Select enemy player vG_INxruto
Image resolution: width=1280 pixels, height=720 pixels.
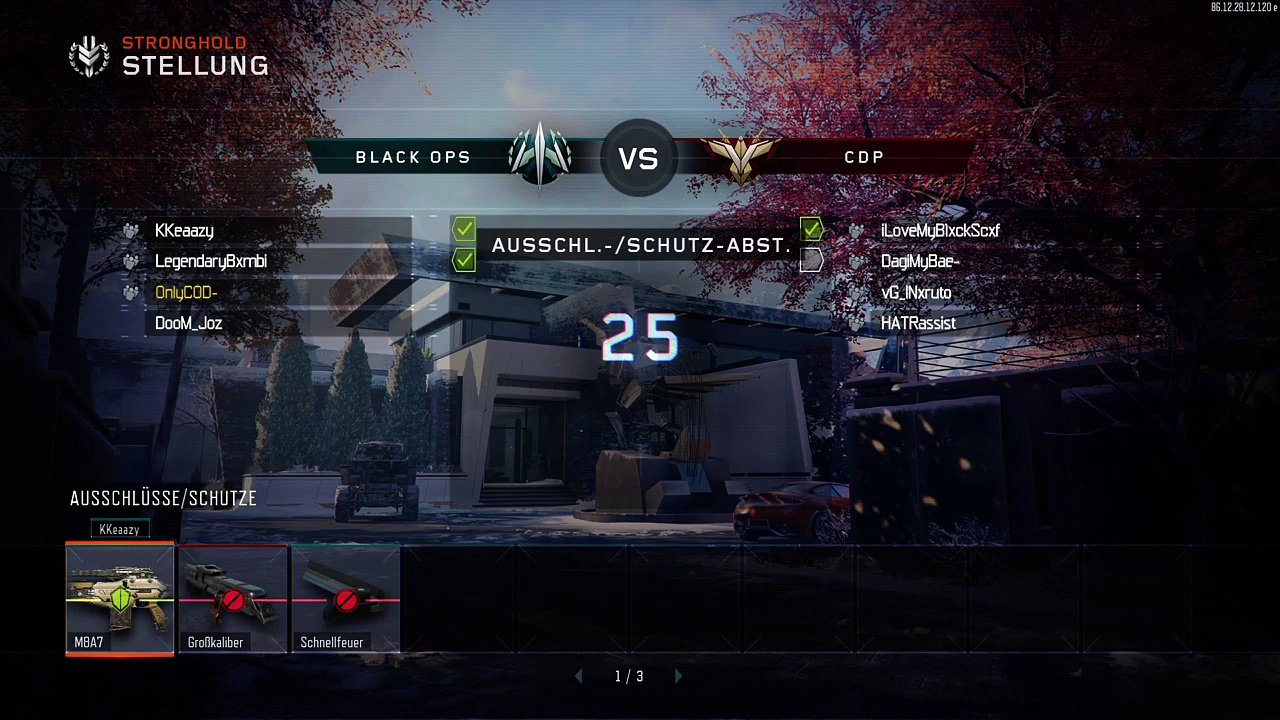(916, 293)
